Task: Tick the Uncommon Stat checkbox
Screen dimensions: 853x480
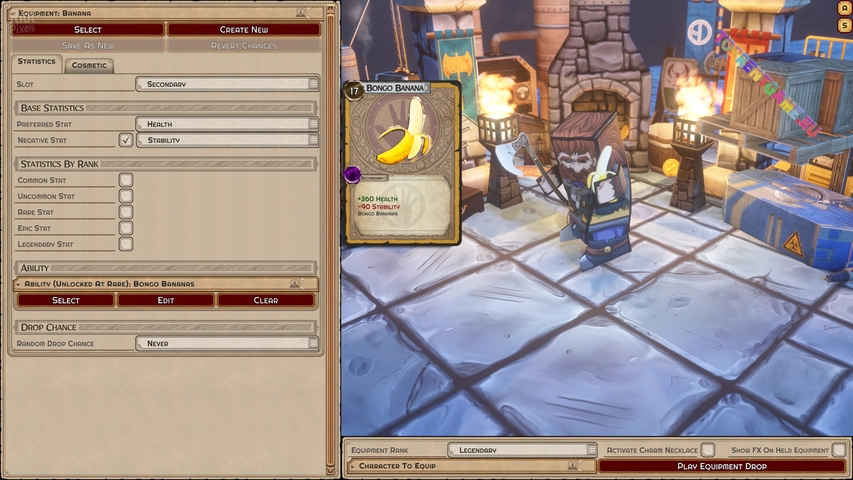Action: [x=126, y=196]
